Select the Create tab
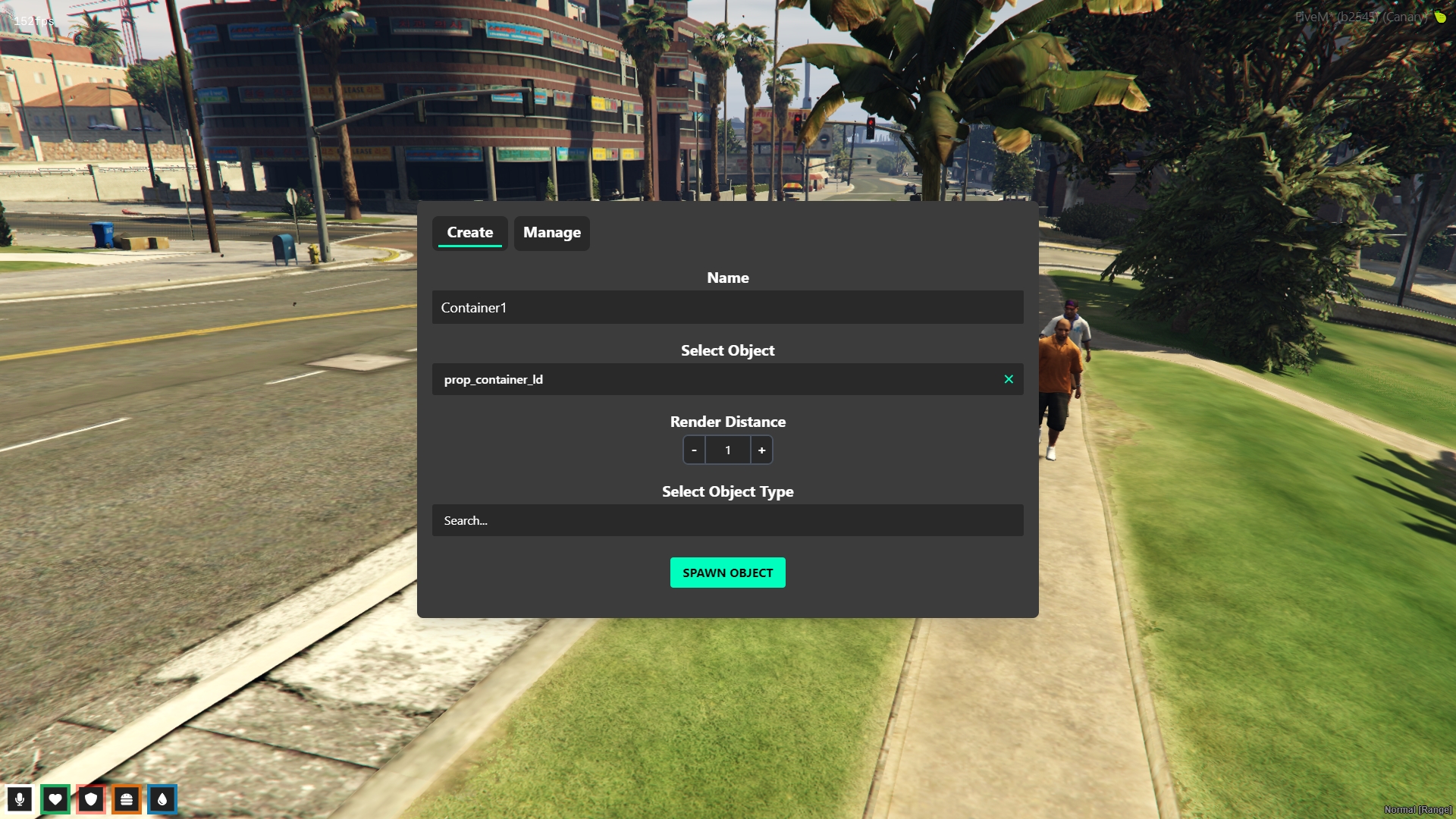 (469, 233)
